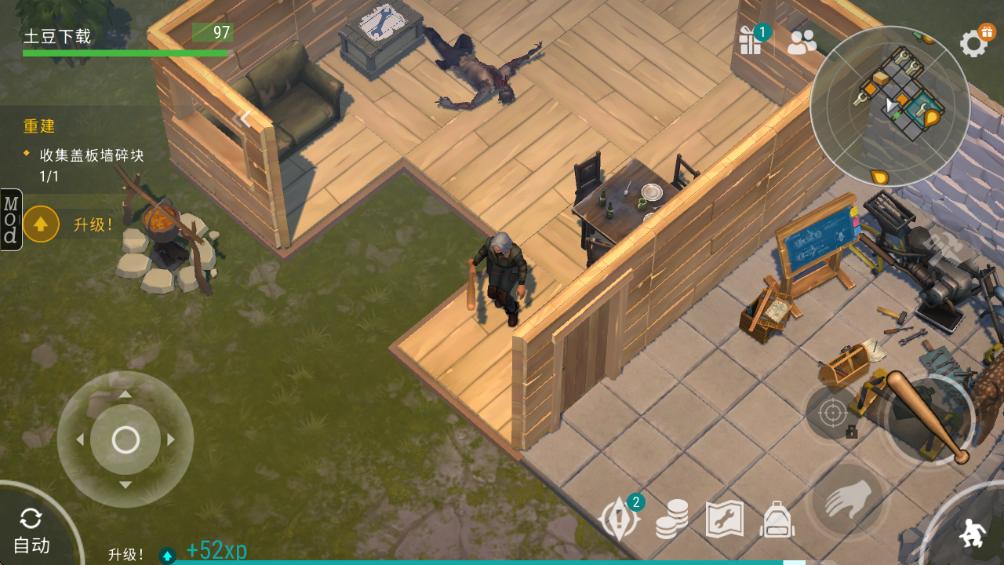Click the yellow 升级 upgrade arrow button
The width and height of the screenshot is (1004, 565).
pos(41,224)
